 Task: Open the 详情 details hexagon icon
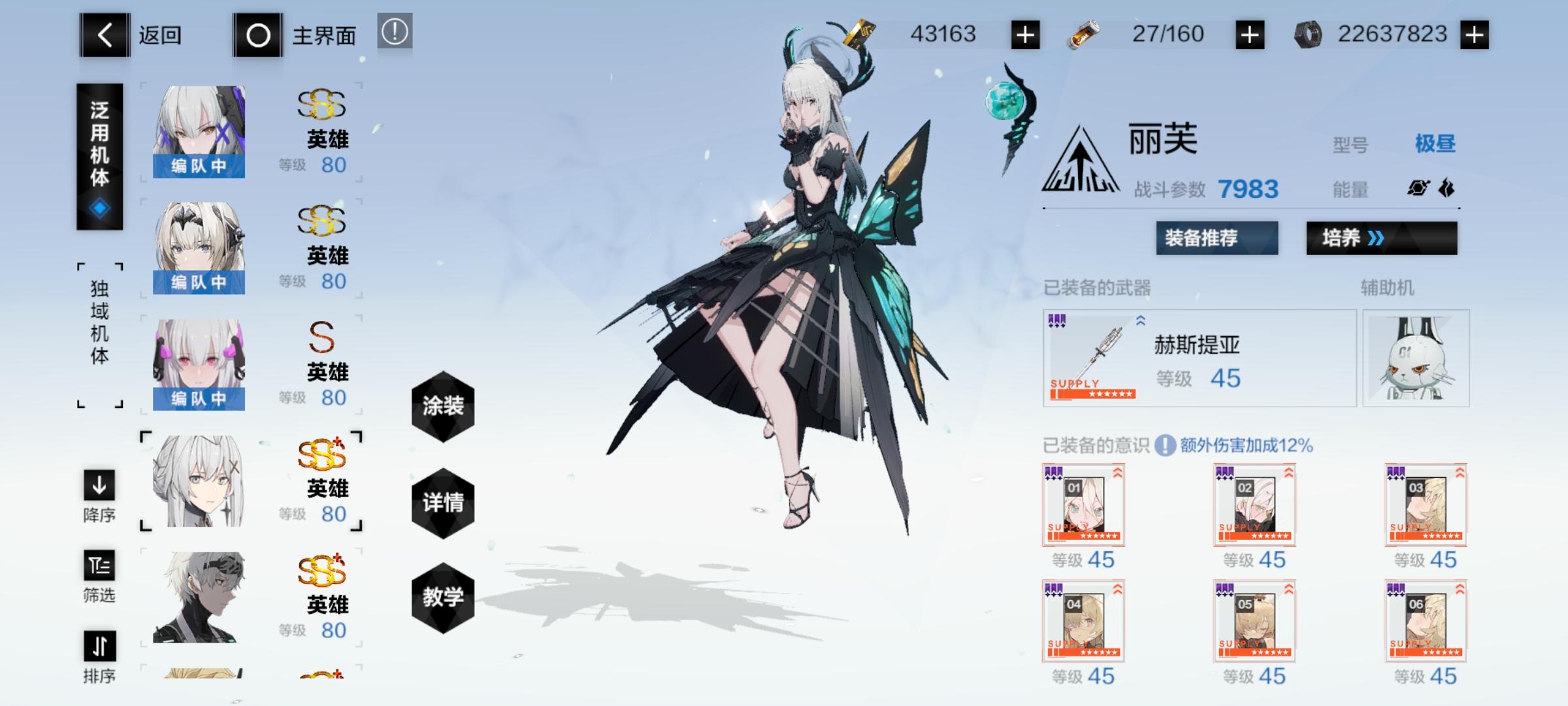tap(443, 505)
